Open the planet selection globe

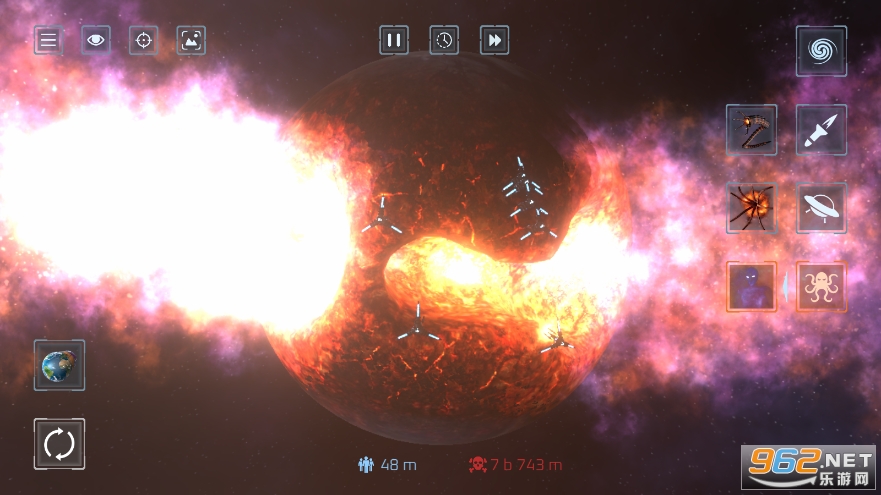(x=59, y=365)
